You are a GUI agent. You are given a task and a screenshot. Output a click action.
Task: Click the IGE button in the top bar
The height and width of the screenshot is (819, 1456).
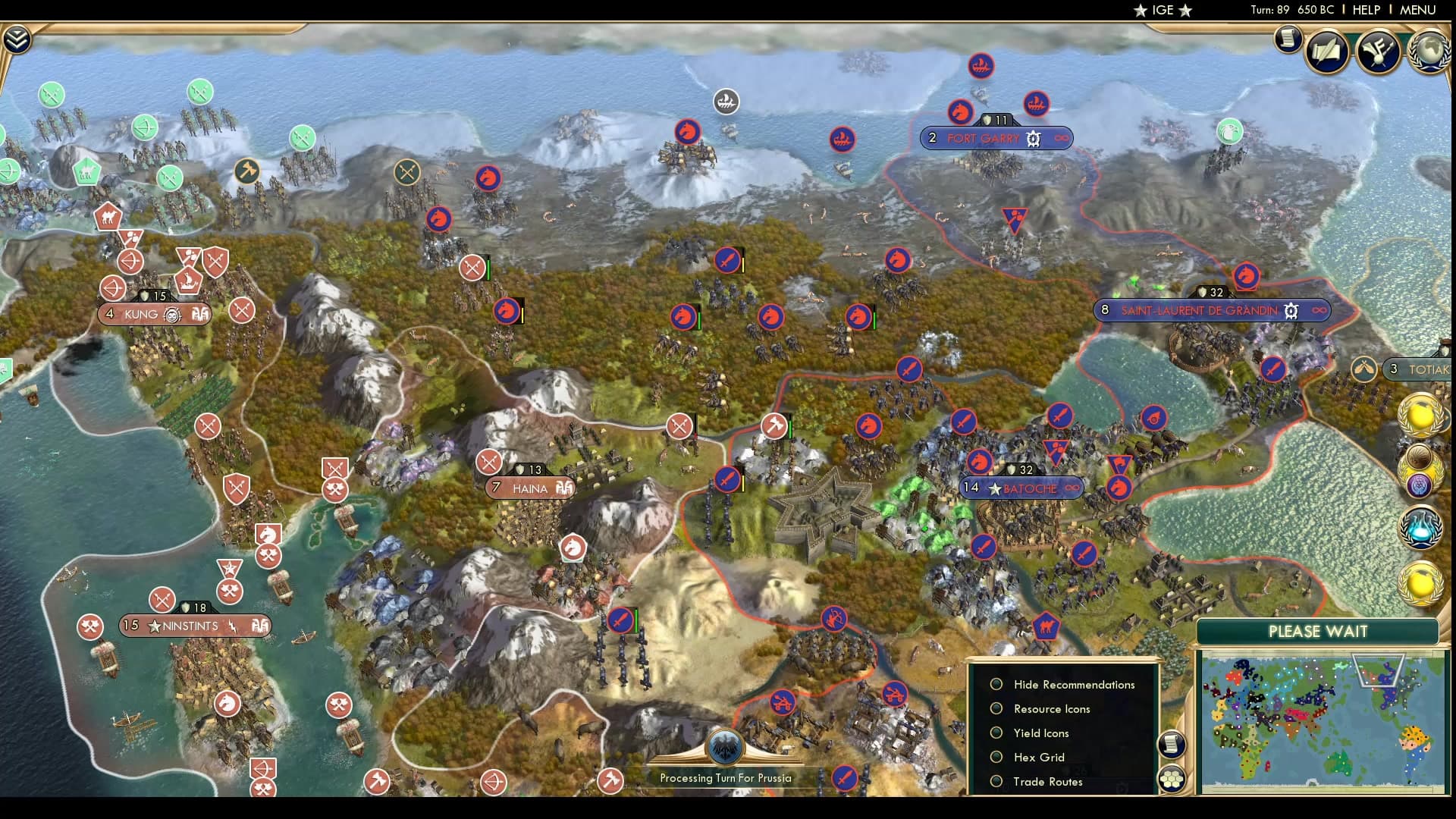1161,11
